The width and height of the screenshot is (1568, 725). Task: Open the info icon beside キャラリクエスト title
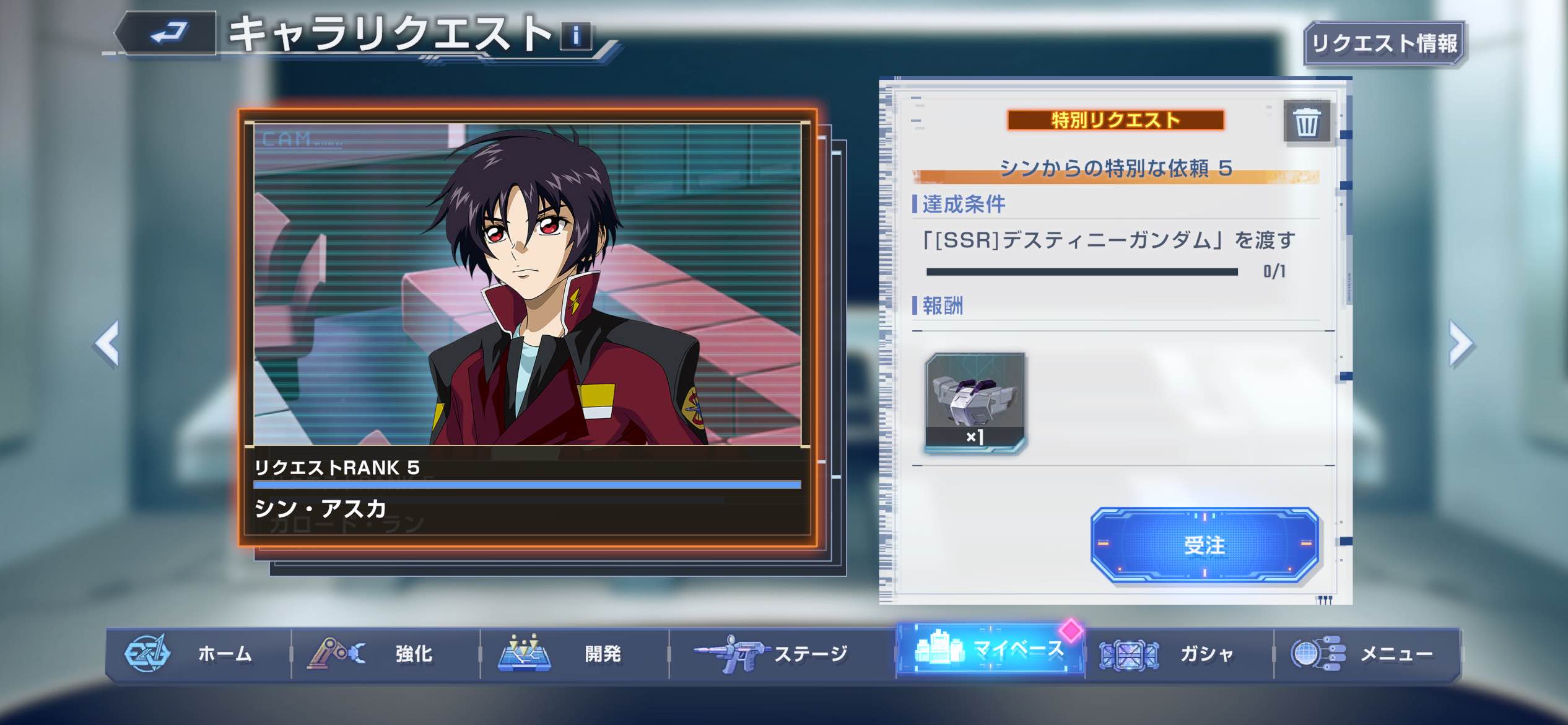[576, 36]
